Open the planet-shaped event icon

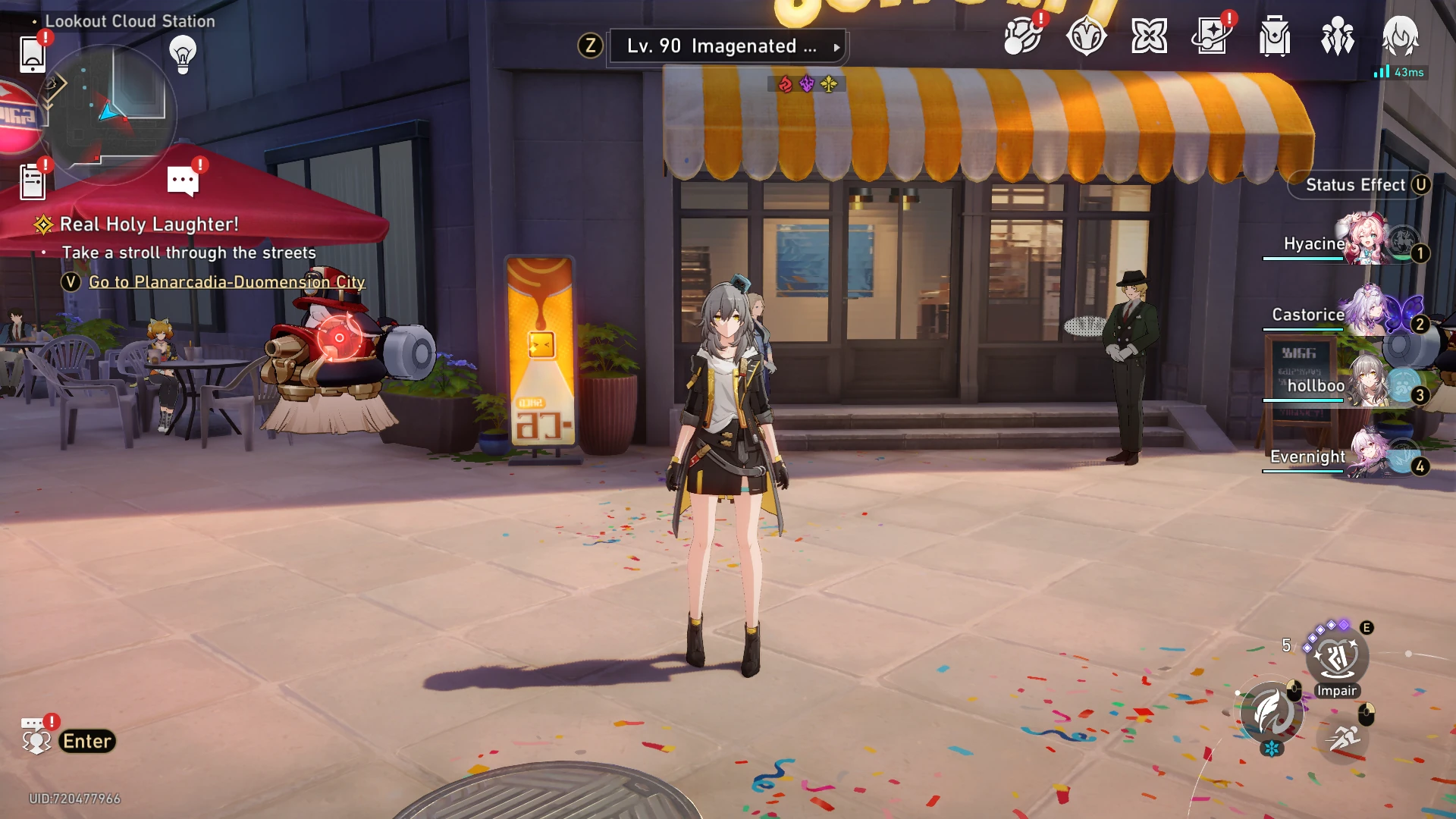coord(1022,36)
